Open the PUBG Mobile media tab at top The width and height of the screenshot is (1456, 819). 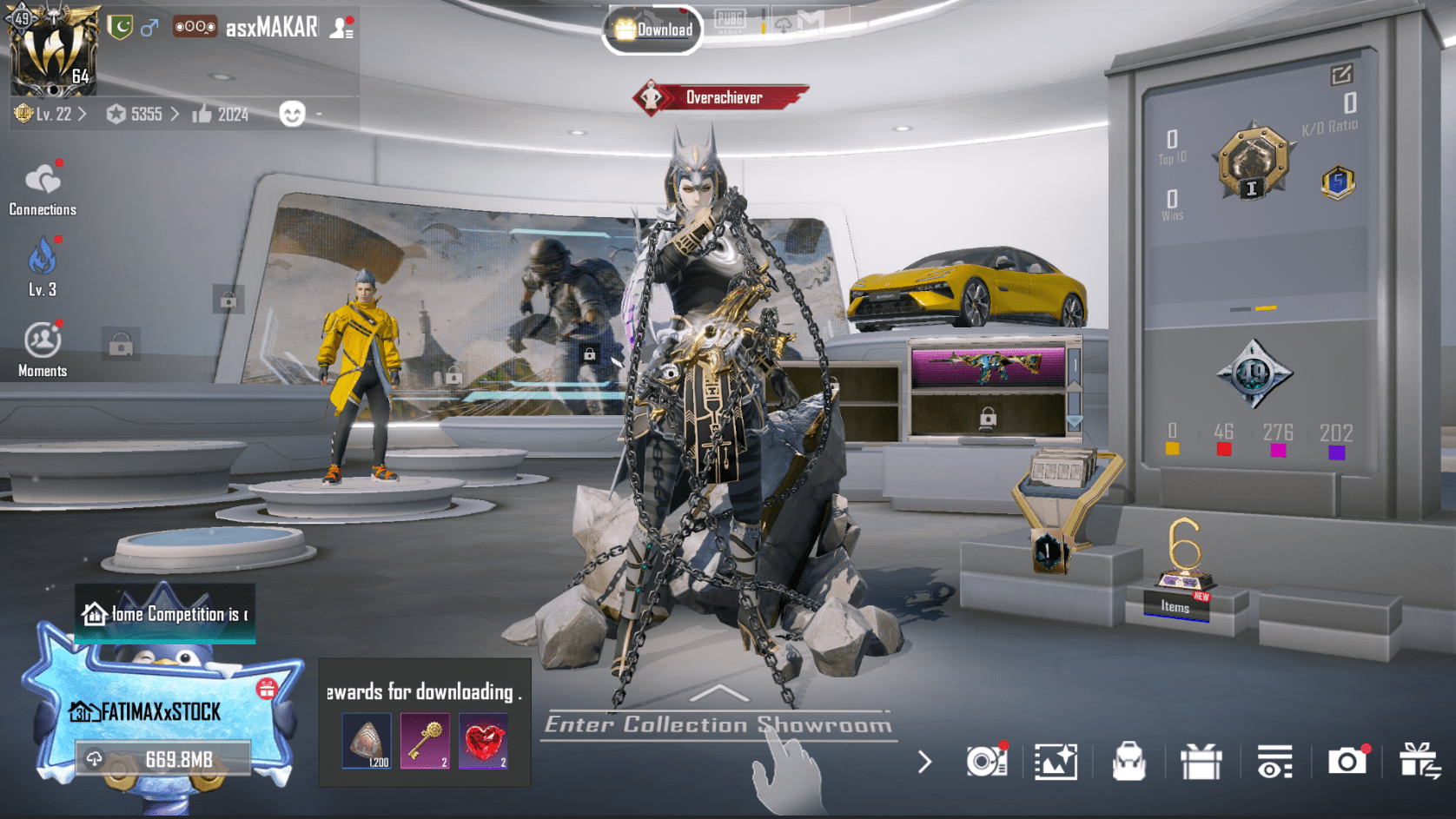click(x=732, y=23)
